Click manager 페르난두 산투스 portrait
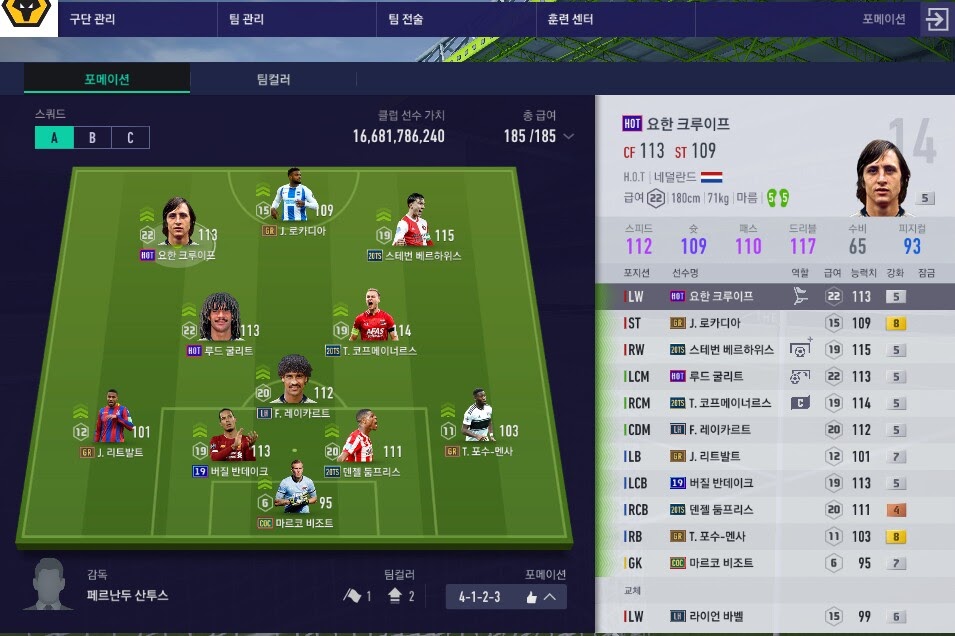The height and width of the screenshot is (636, 955). pos(51,584)
